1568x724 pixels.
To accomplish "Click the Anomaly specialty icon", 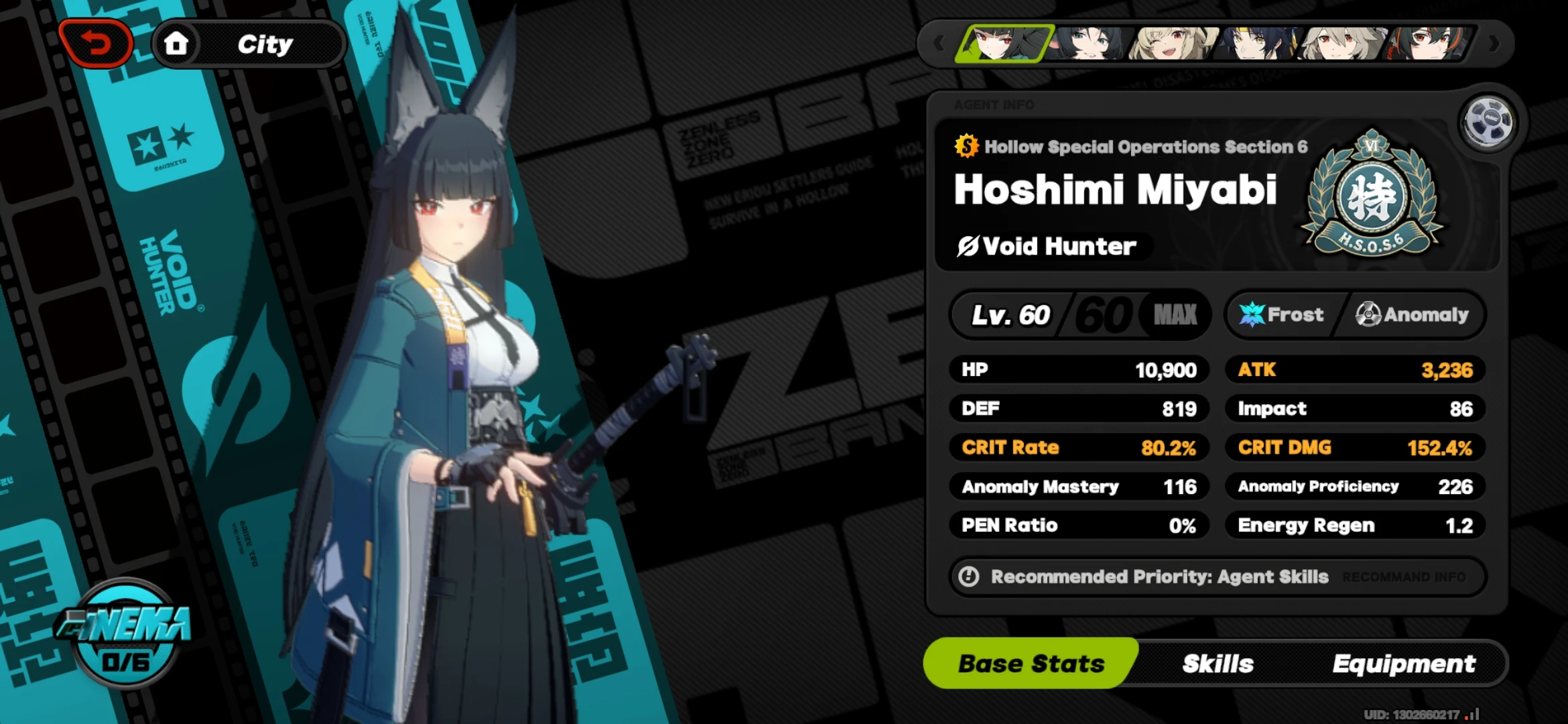I will click(x=1369, y=314).
